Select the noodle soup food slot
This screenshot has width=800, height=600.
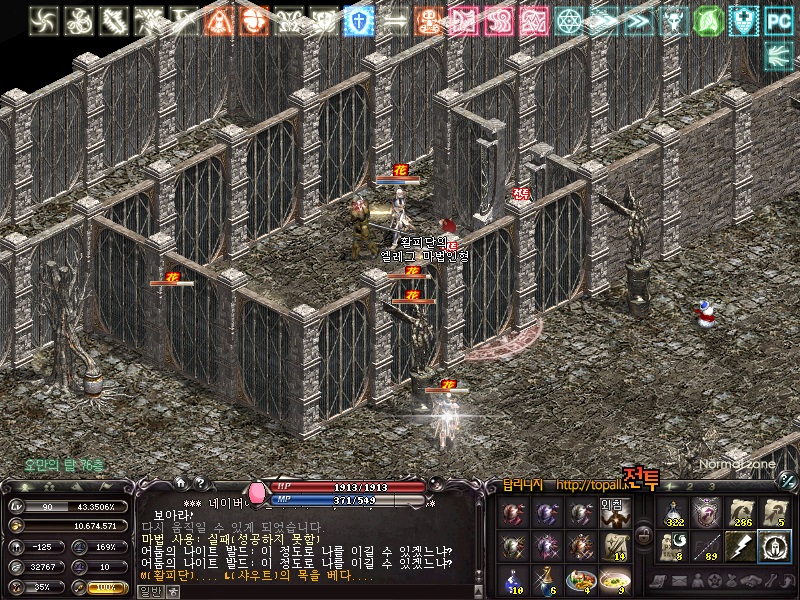click(x=615, y=578)
